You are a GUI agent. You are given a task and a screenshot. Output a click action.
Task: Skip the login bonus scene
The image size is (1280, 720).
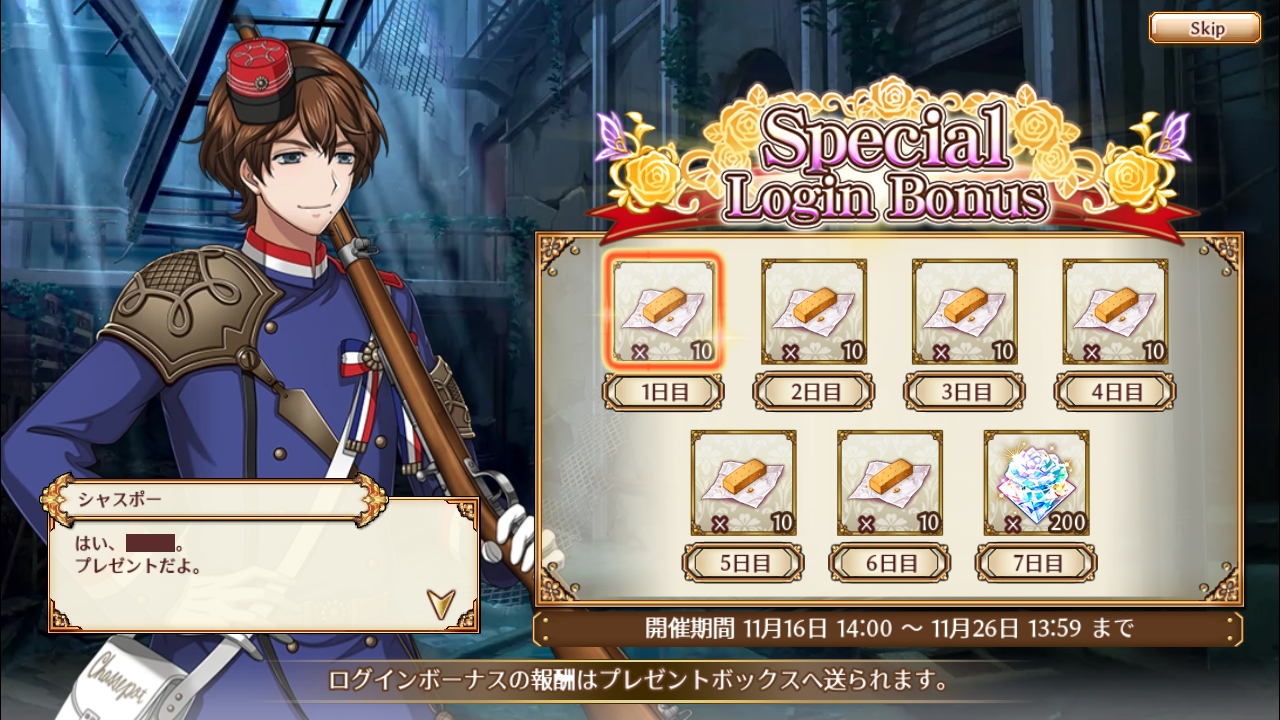tap(1204, 28)
